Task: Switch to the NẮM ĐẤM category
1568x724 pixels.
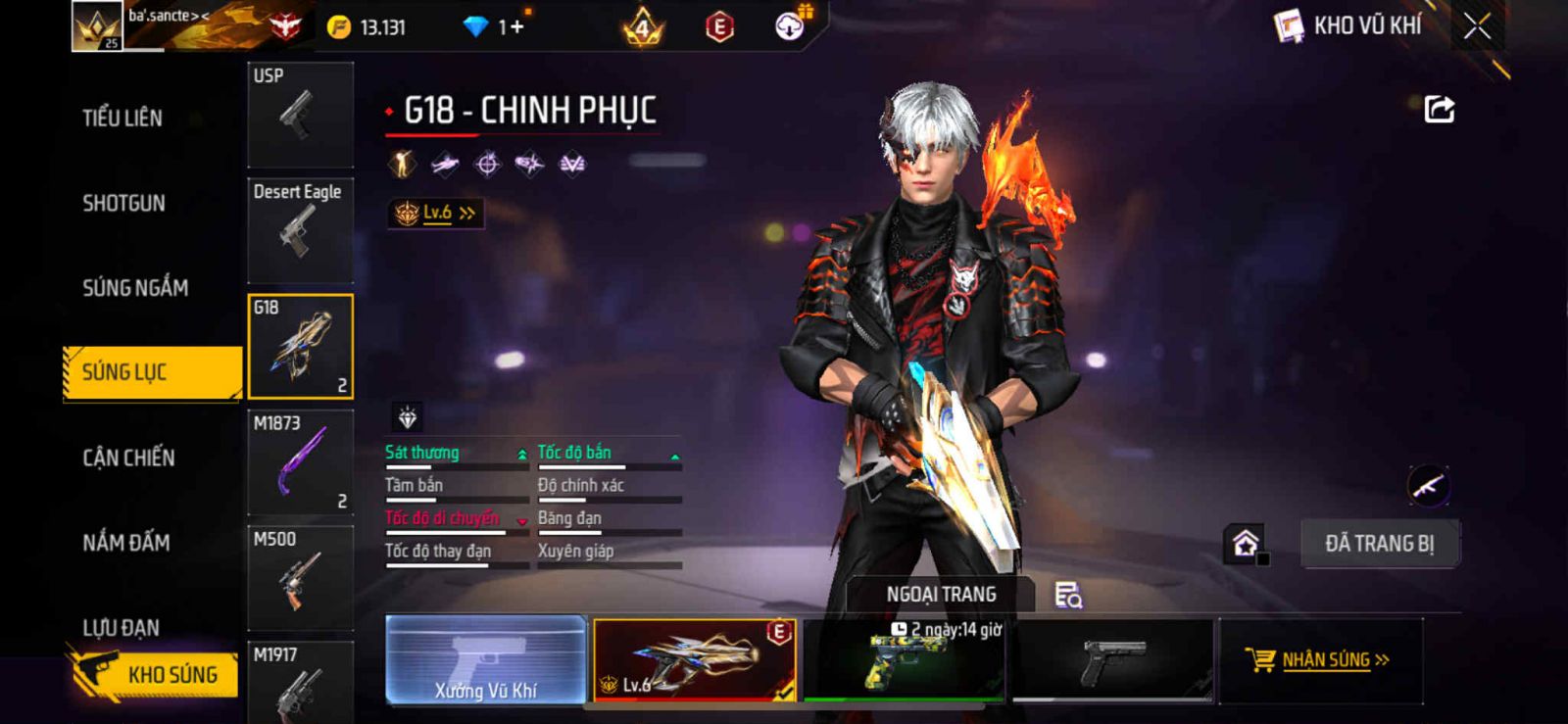Action: (126, 543)
